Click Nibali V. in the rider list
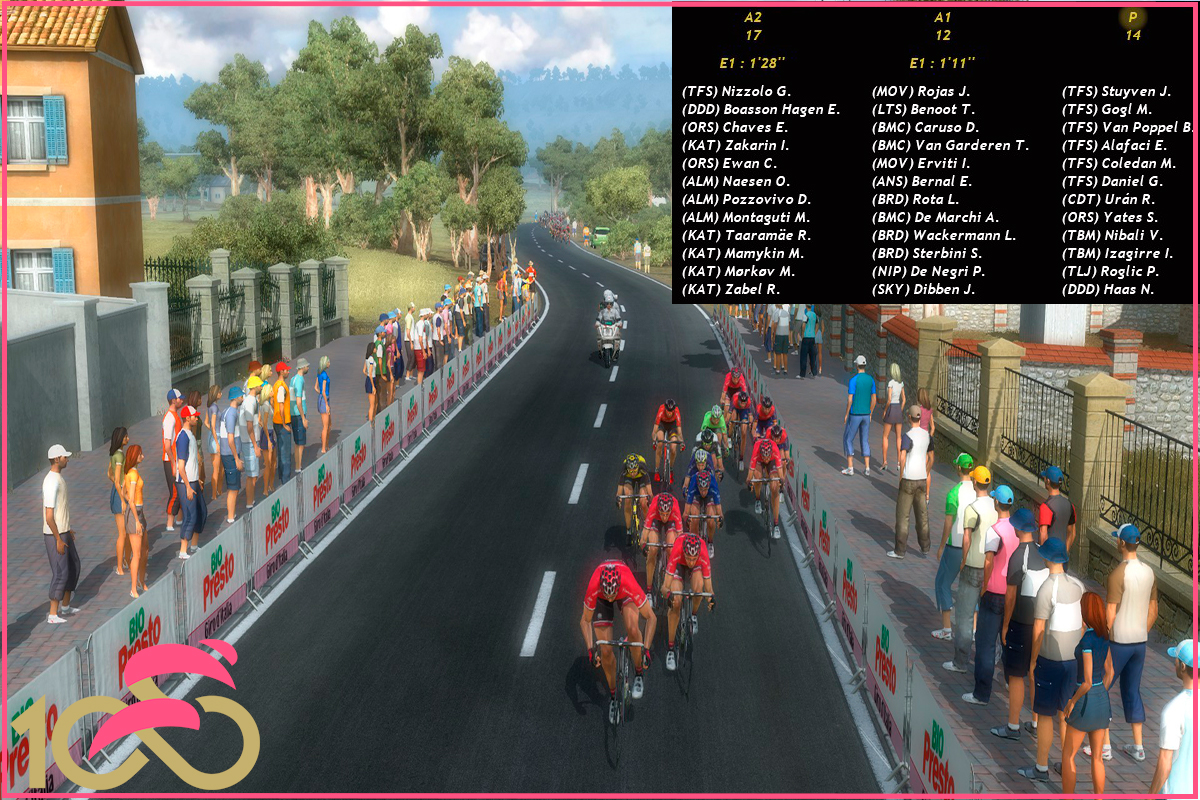Image resolution: width=1200 pixels, height=800 pixels. (x=1113, y=235)
